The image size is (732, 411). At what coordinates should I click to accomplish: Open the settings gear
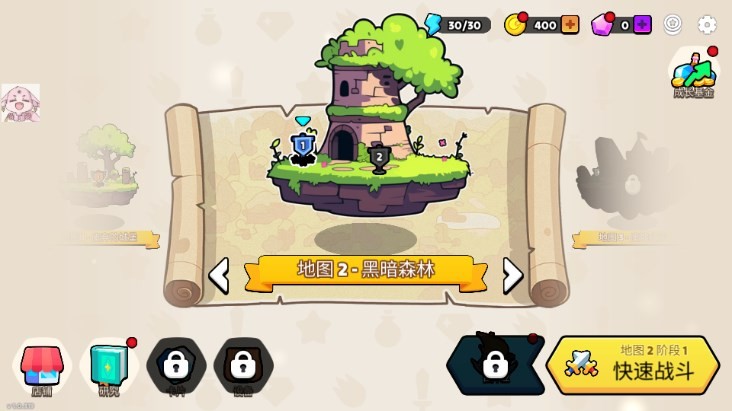pyautogui.click(x=707, y=25)
